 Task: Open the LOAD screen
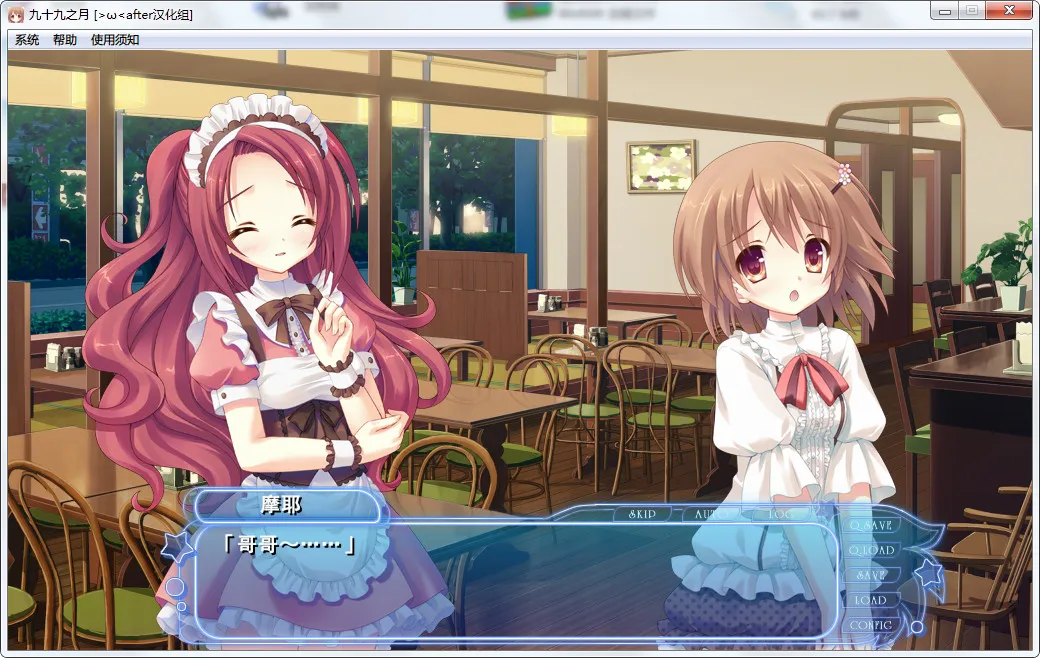[x=870, y=600]
